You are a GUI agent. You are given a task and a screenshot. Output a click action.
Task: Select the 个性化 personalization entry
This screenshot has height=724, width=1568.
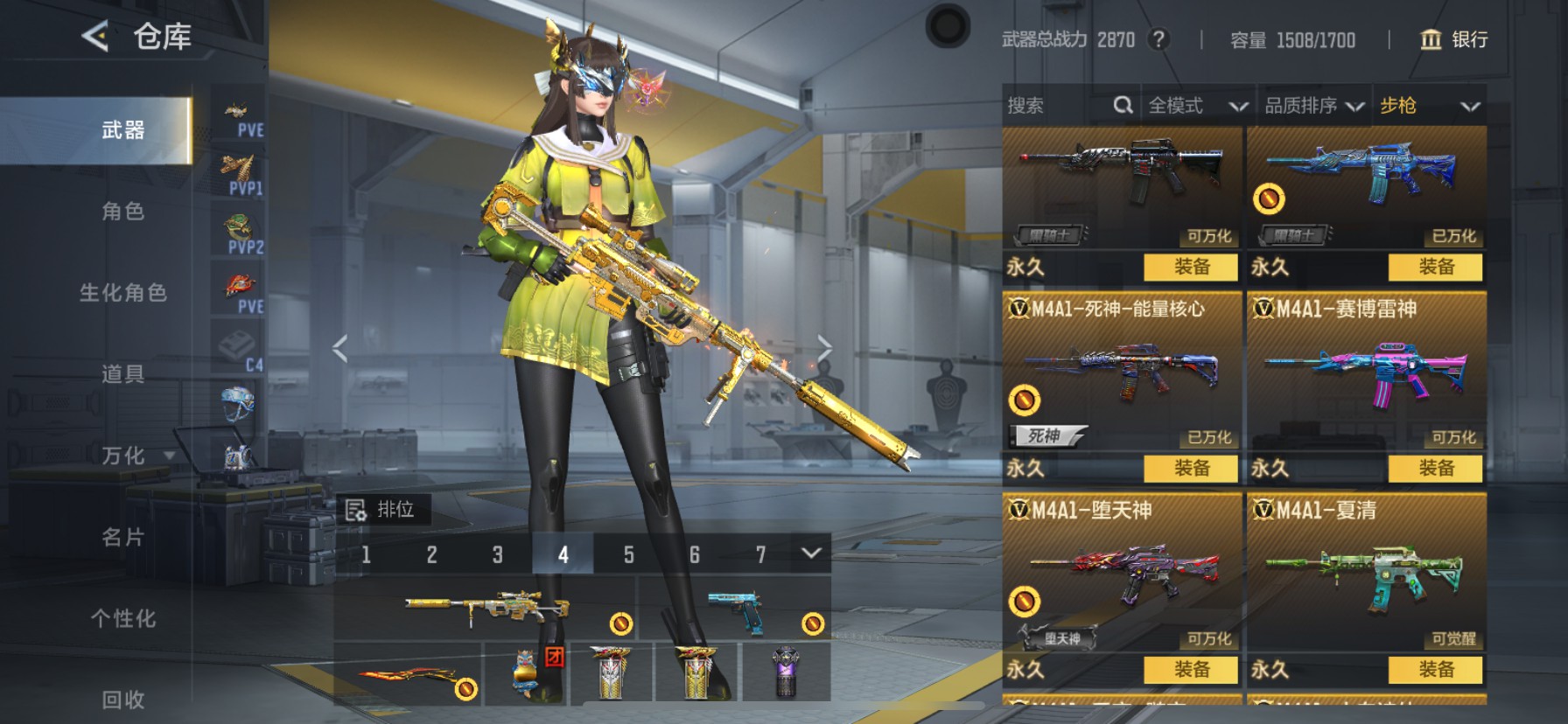click(122, 618)
